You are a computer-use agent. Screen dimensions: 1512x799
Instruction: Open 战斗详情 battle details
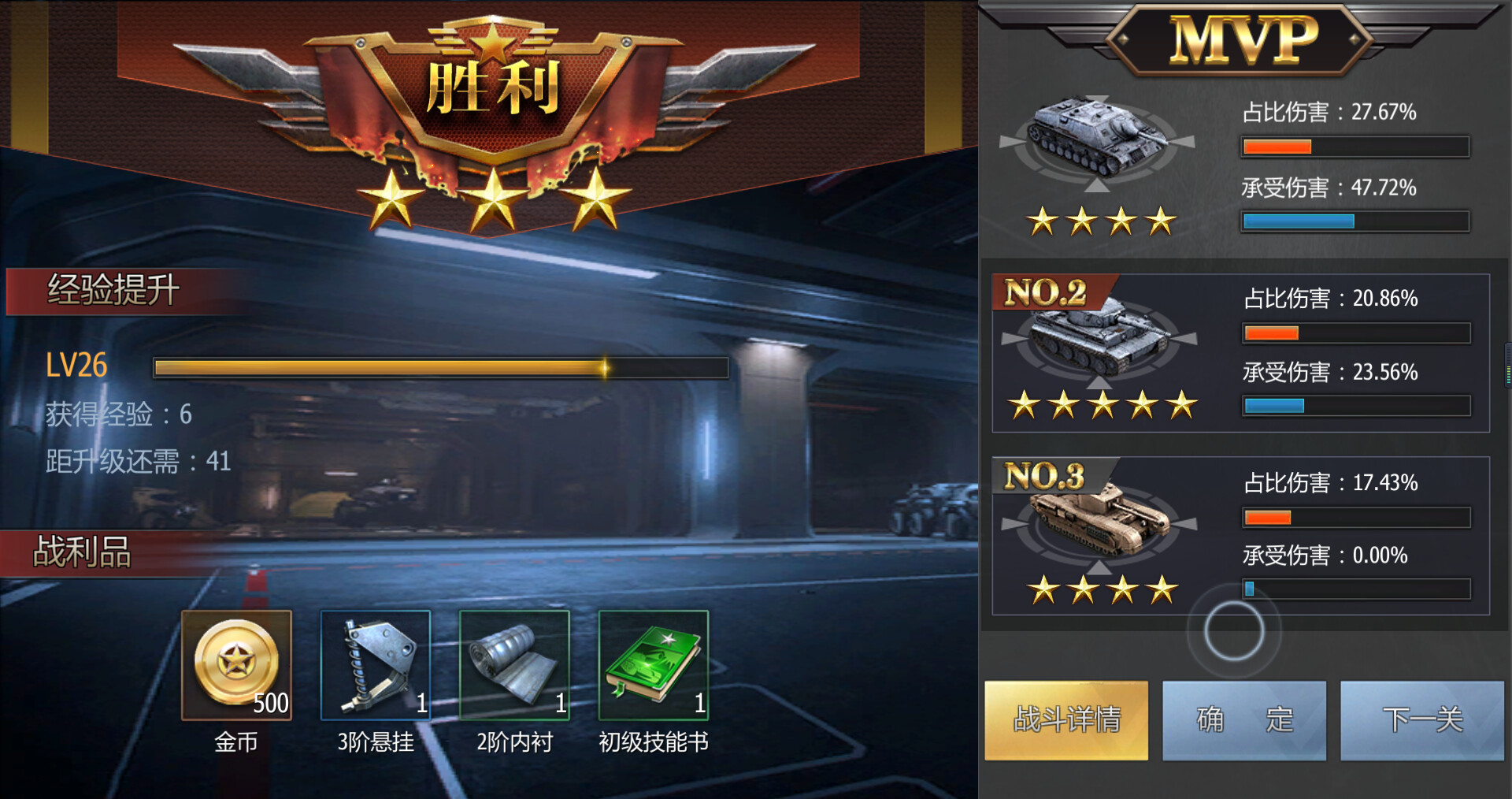point(1067,721)
